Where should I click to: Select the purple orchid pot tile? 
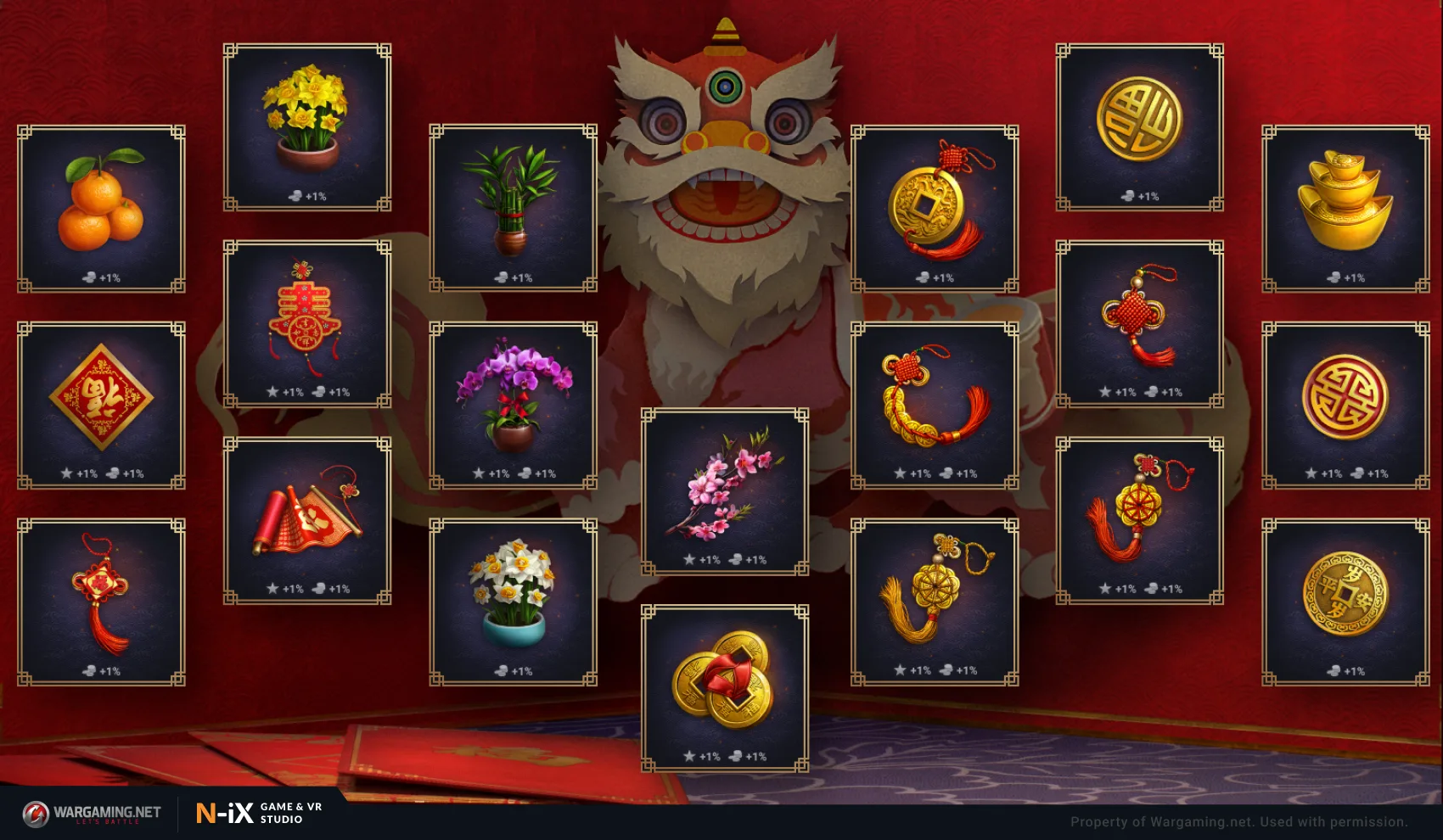click(x=513, y=406)
